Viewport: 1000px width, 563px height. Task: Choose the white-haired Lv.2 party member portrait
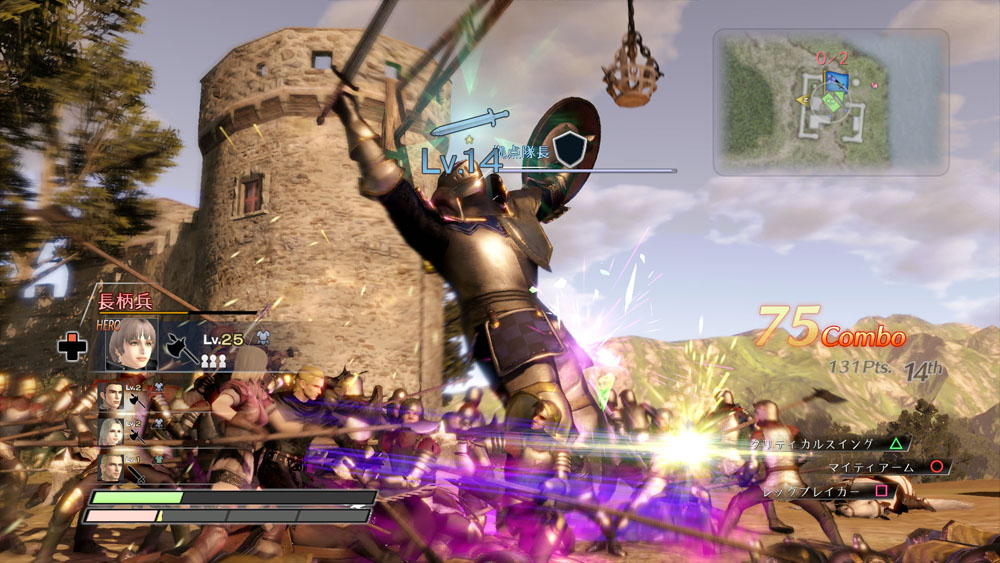pos(111,432)
